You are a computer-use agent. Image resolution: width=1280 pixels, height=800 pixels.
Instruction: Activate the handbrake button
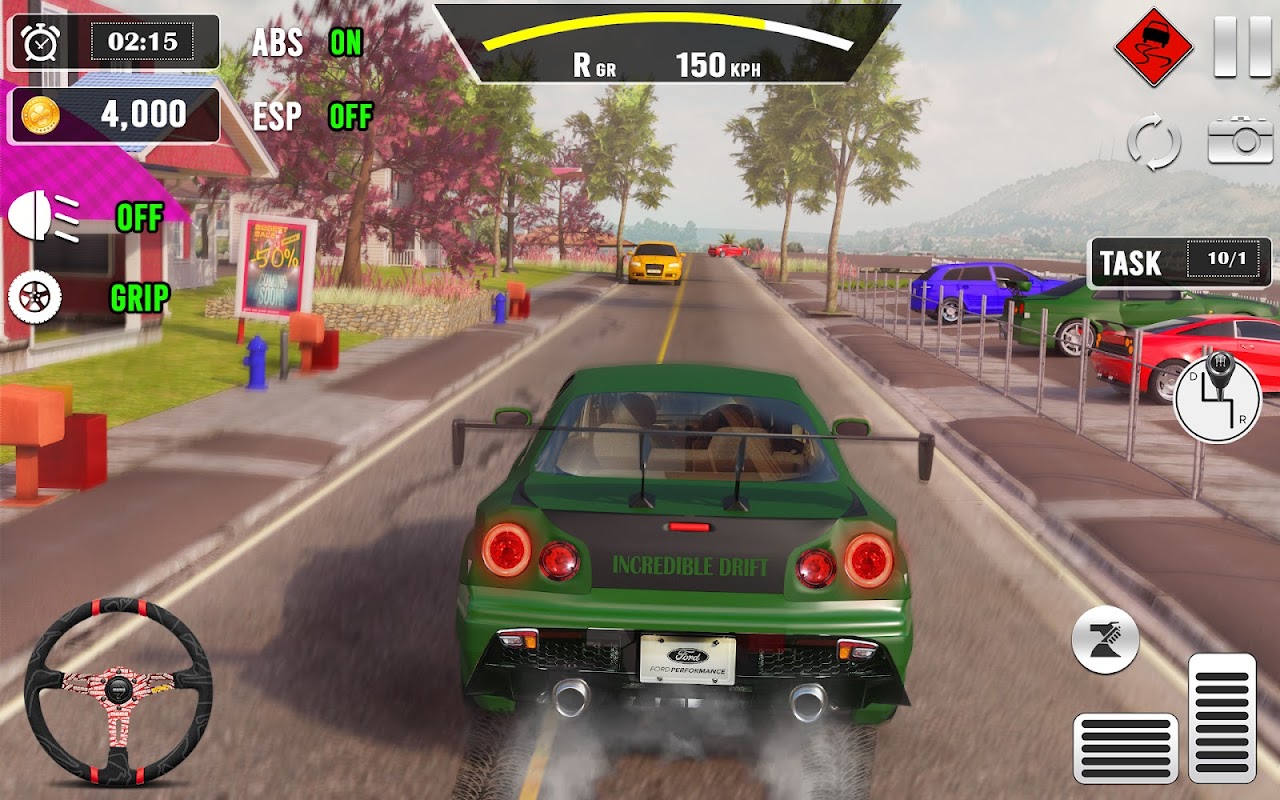tap(1105, 640)
